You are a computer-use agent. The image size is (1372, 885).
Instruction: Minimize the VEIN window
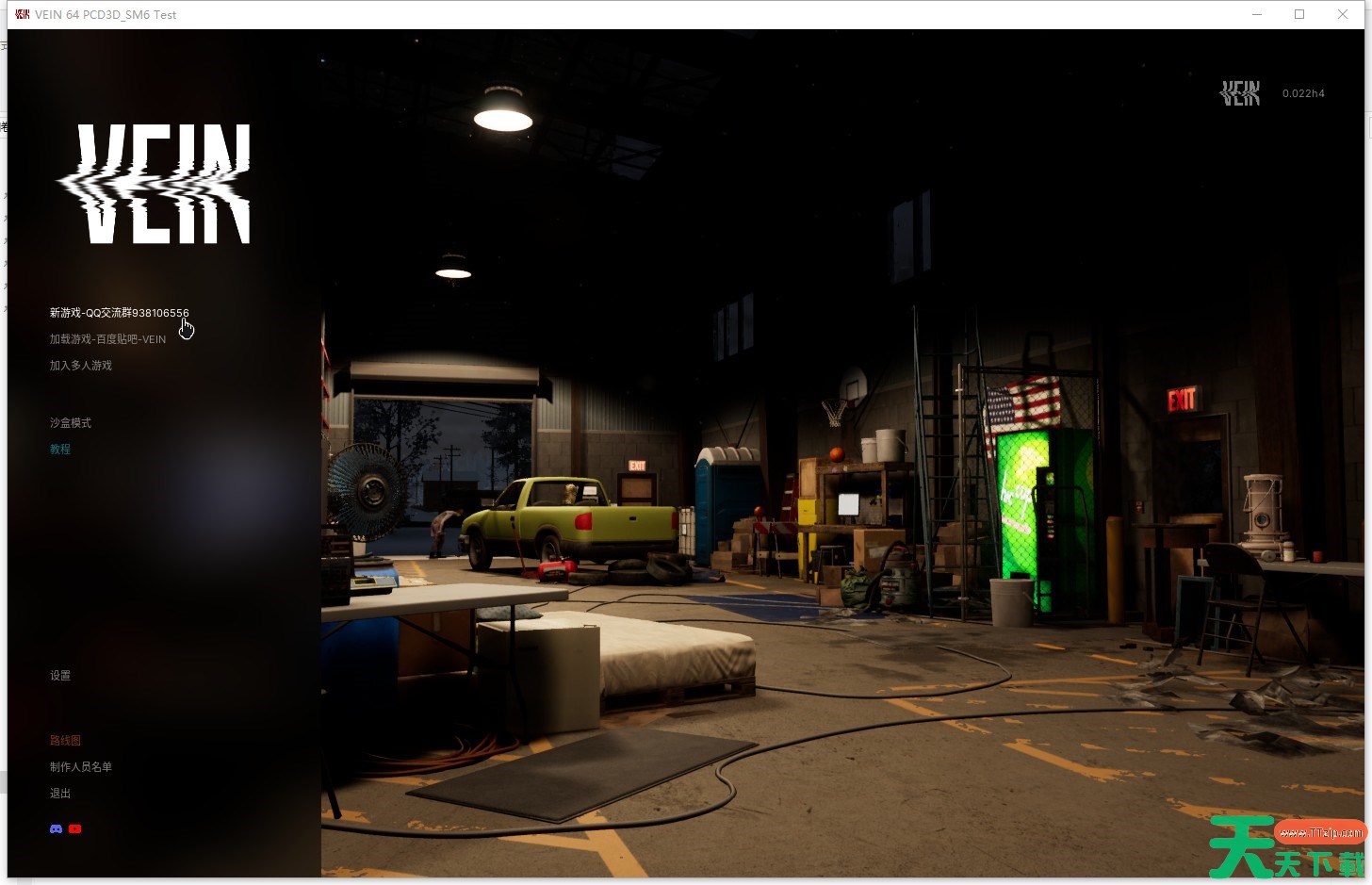tap(1257, 14)
